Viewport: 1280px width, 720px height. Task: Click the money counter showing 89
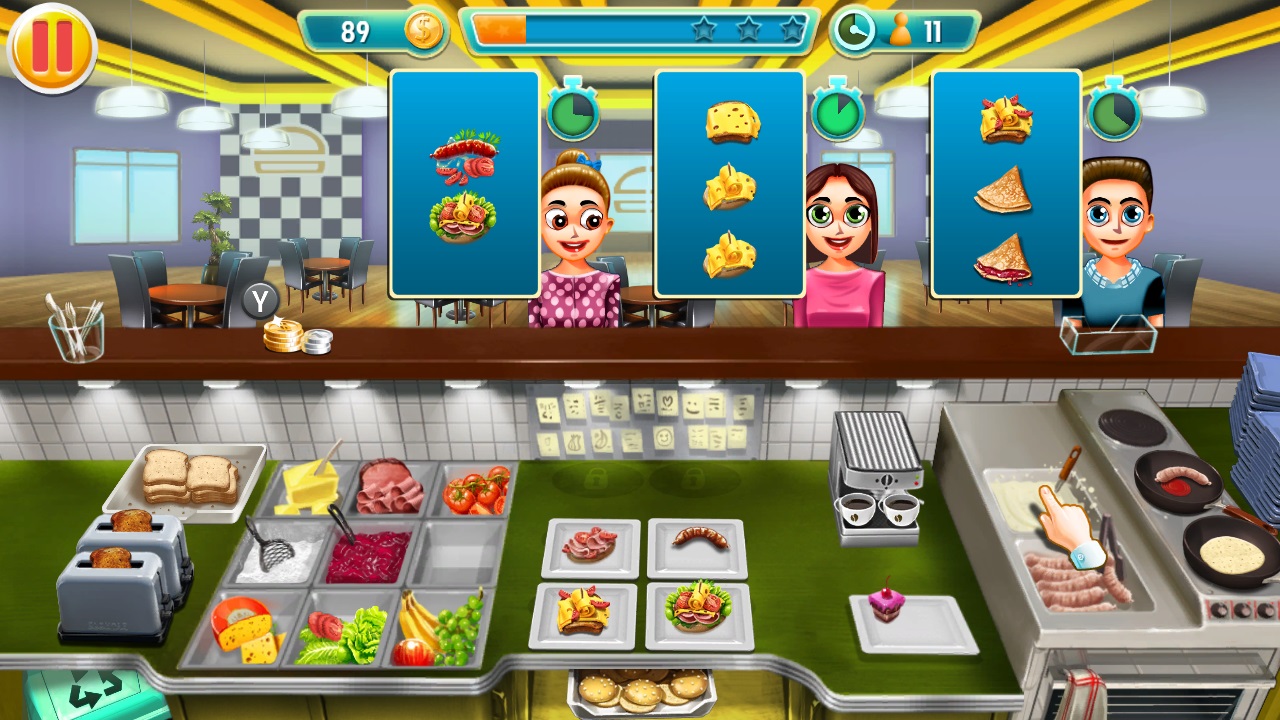pyautogui.click(x=355, y=31)
